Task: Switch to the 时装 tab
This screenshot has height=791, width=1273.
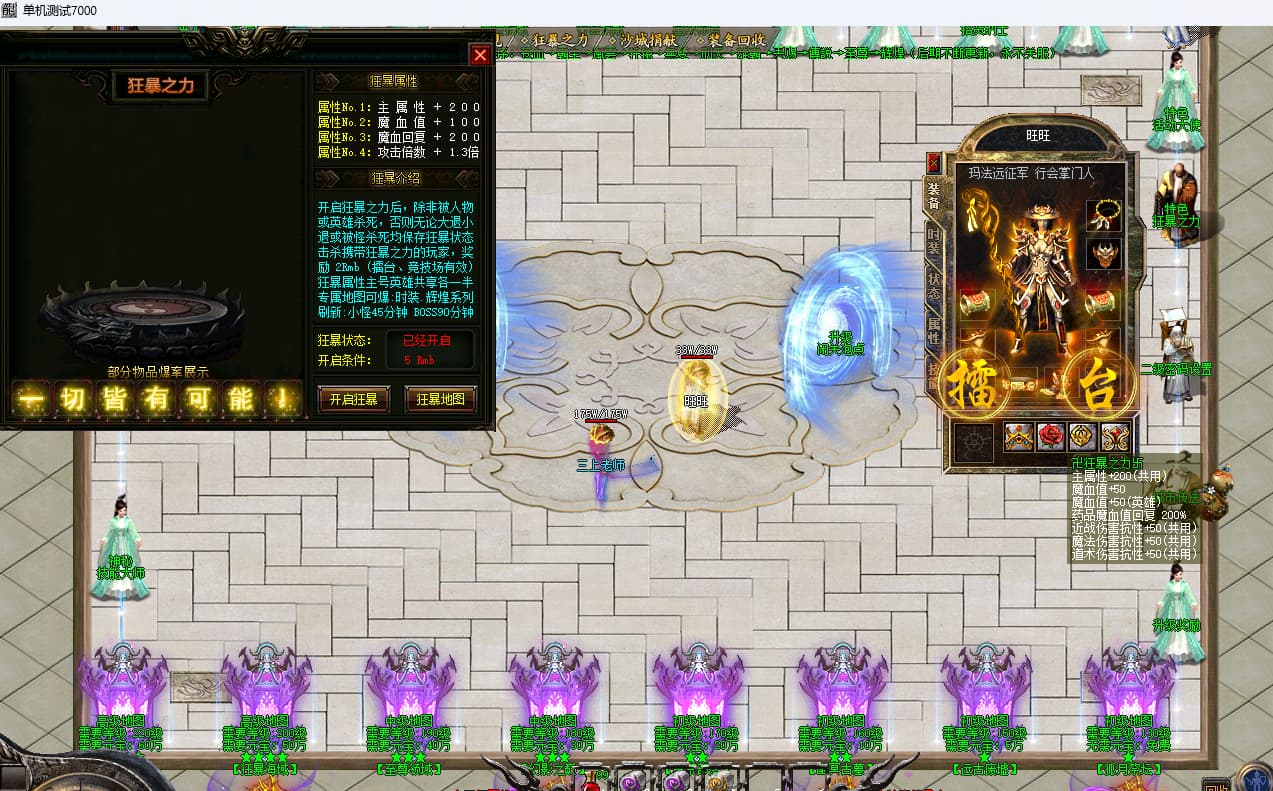Action: pyautogui.click(x=934, y=241)
